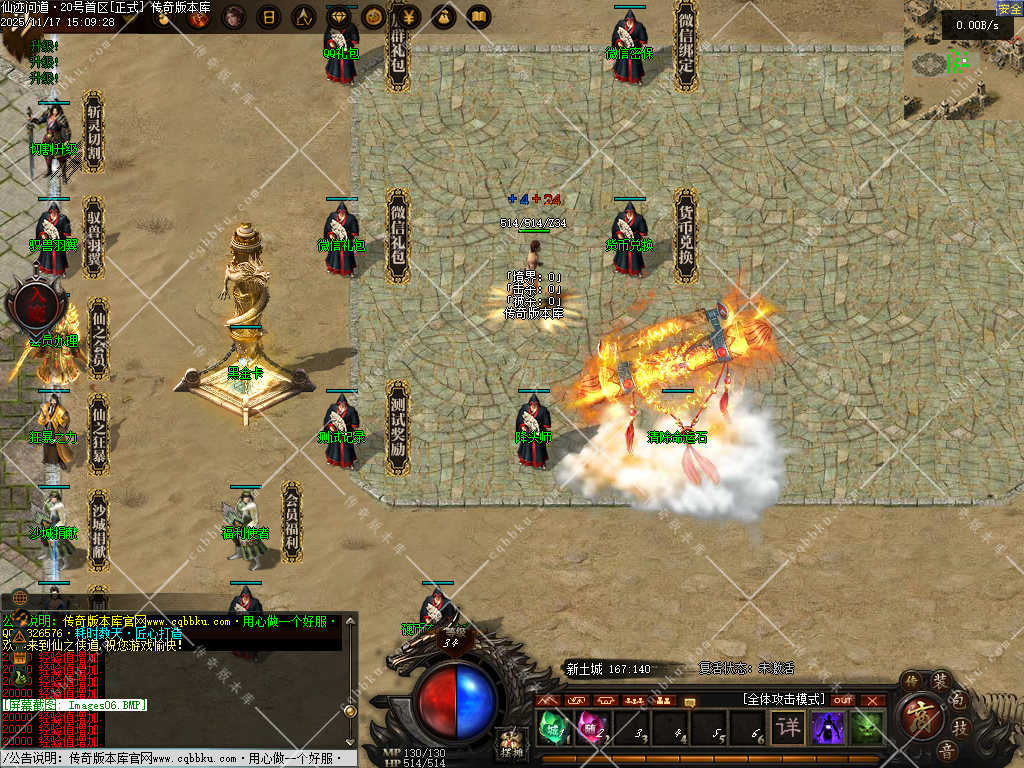Use the pink item in hotbar slot 2
1024x768 pixels.
[588, 727]
